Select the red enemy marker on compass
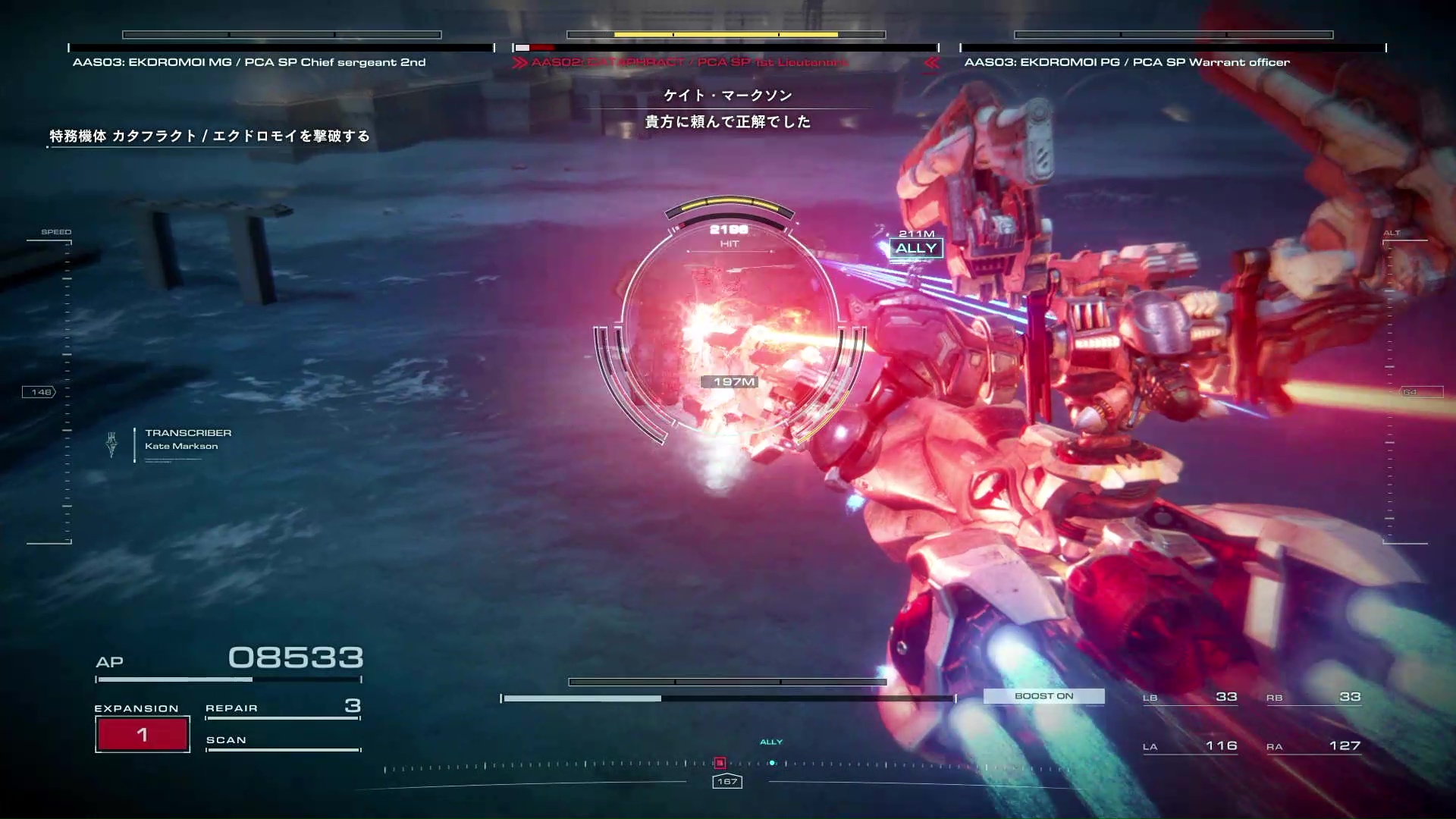 [720, 763]
